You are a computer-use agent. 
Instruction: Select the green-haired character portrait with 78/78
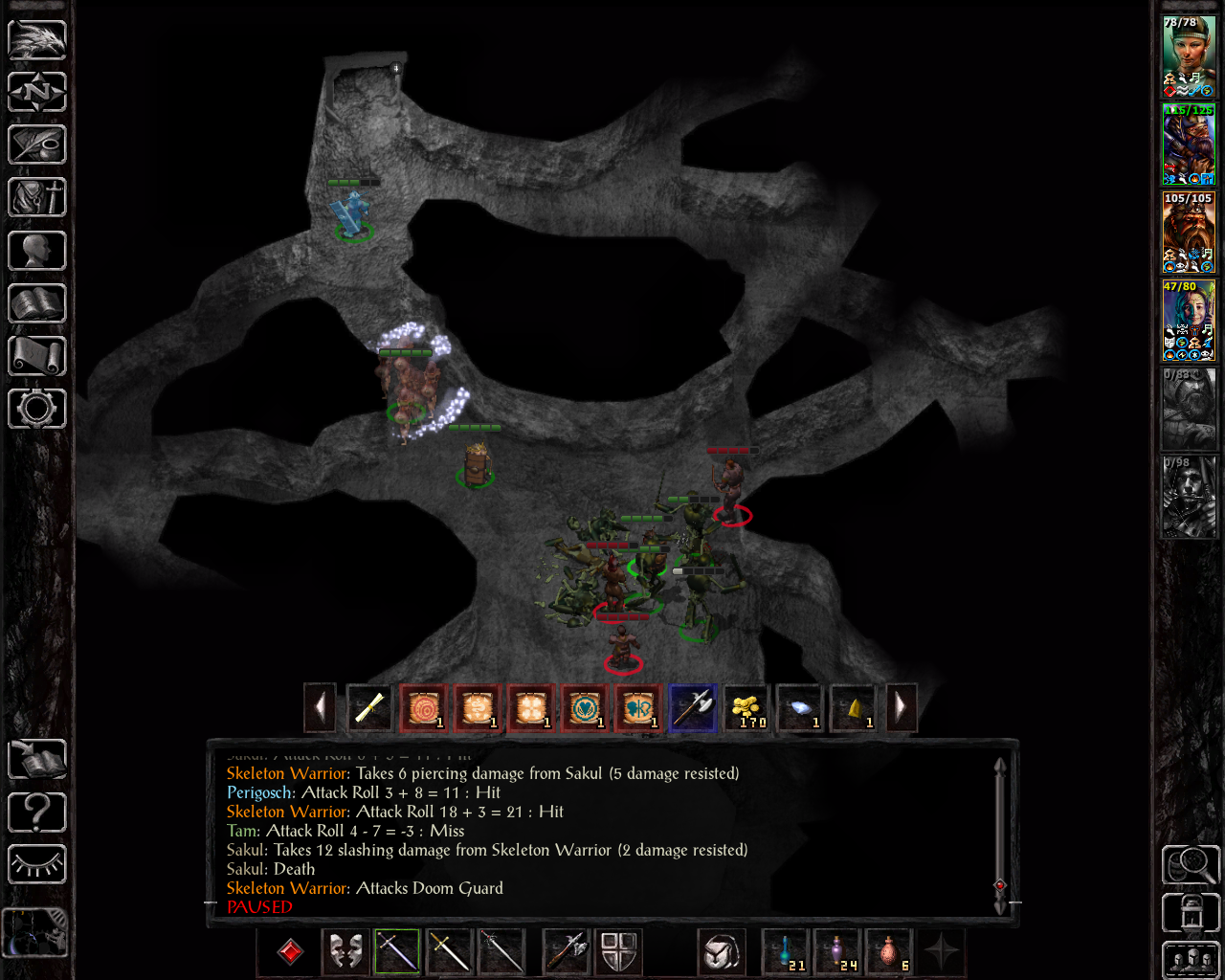[x=1189, y=56]
